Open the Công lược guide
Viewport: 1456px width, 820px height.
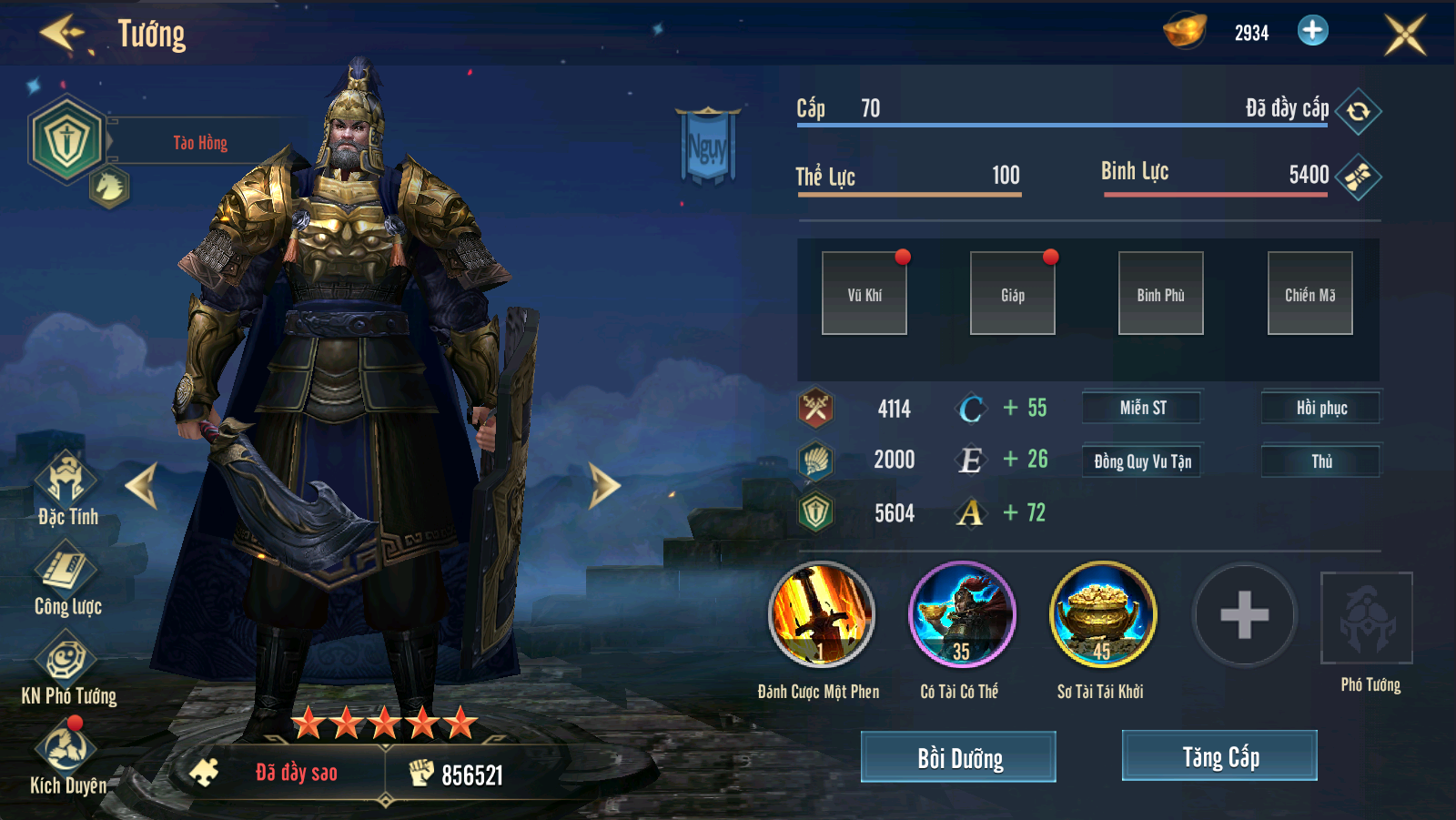pos(66,572)
